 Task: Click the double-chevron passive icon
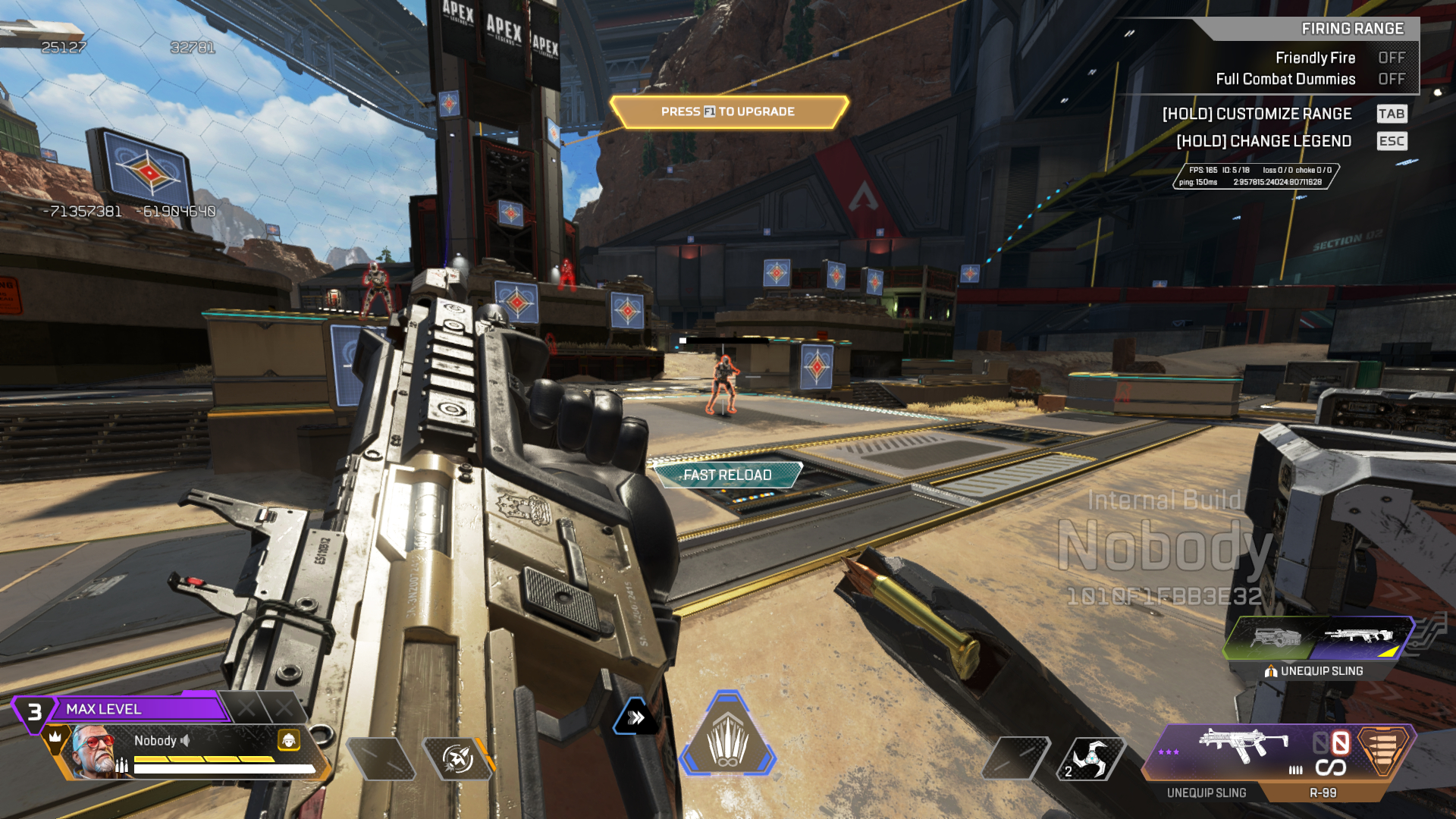(x=636, y=717)
